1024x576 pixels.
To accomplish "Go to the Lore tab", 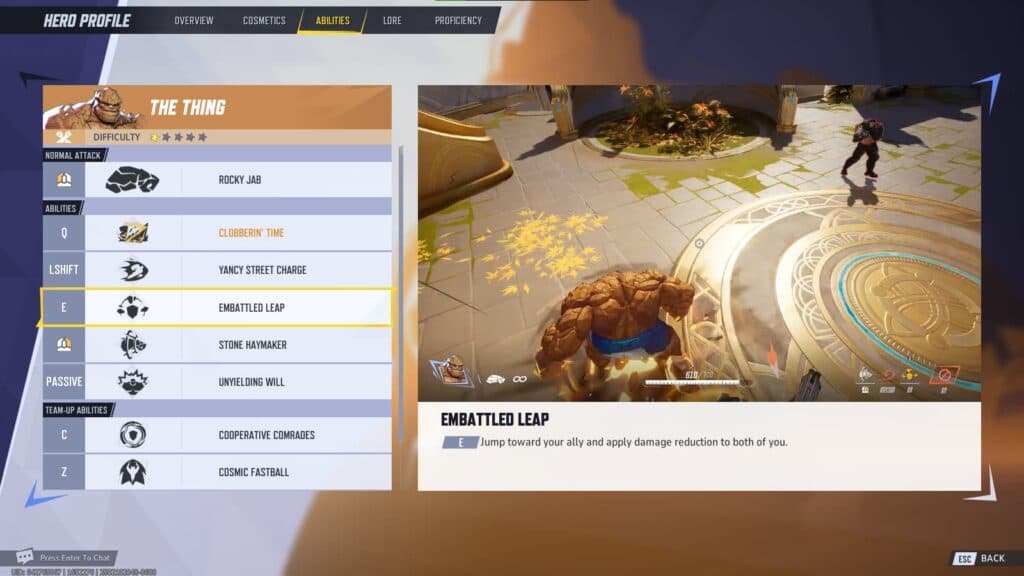I will tap(392, 20).
